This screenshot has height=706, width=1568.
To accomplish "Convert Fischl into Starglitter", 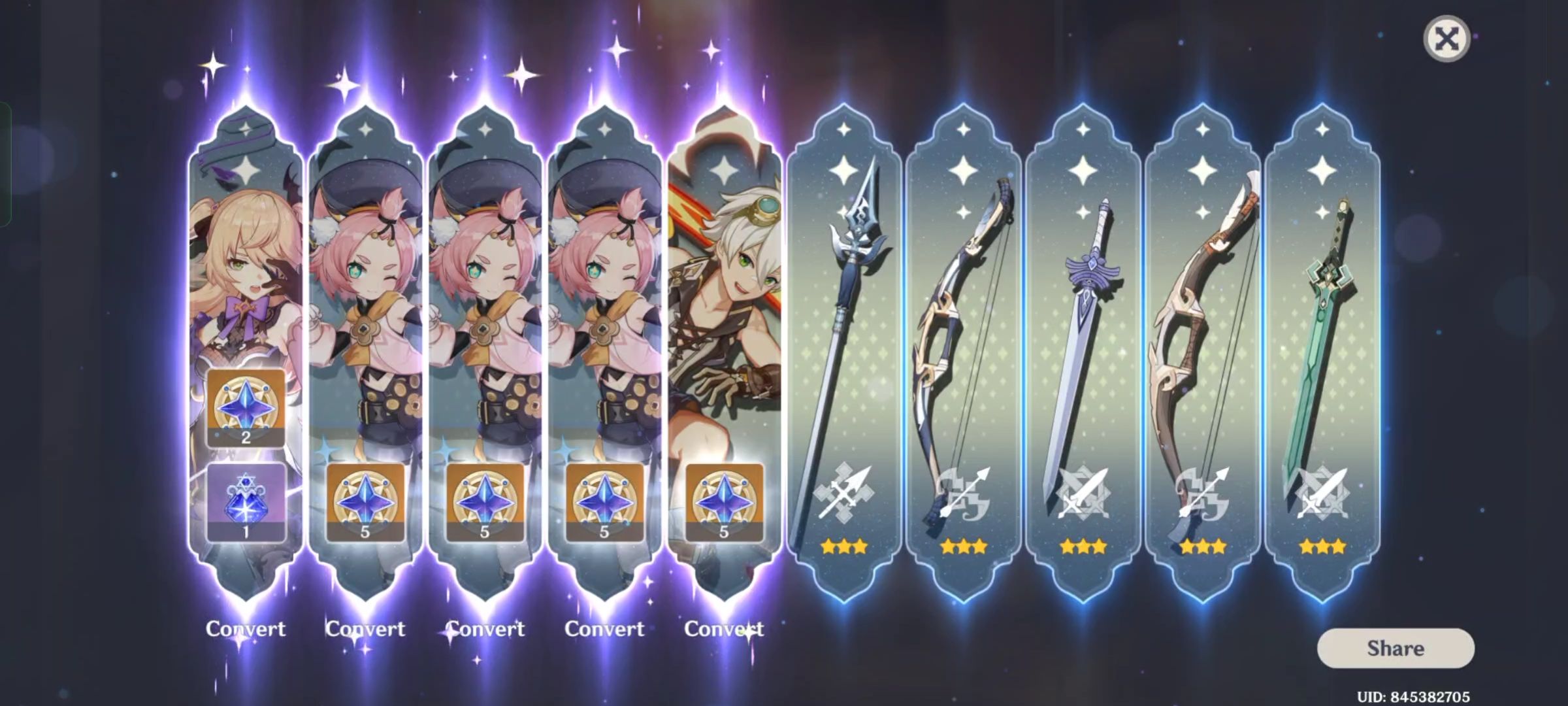I will (x=245, y=628).
